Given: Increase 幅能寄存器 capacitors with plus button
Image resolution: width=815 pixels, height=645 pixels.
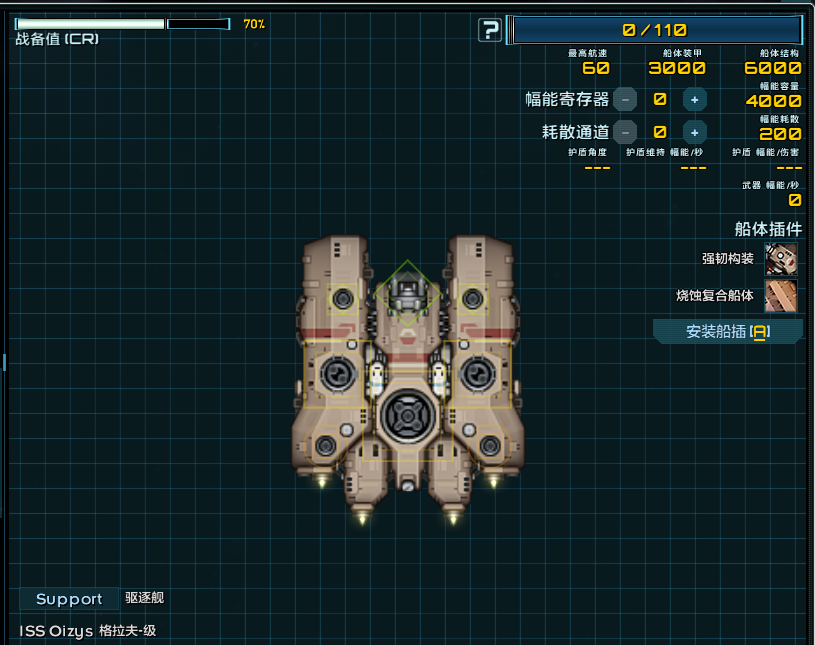Looking at the screenshot, I should [695, 99].
